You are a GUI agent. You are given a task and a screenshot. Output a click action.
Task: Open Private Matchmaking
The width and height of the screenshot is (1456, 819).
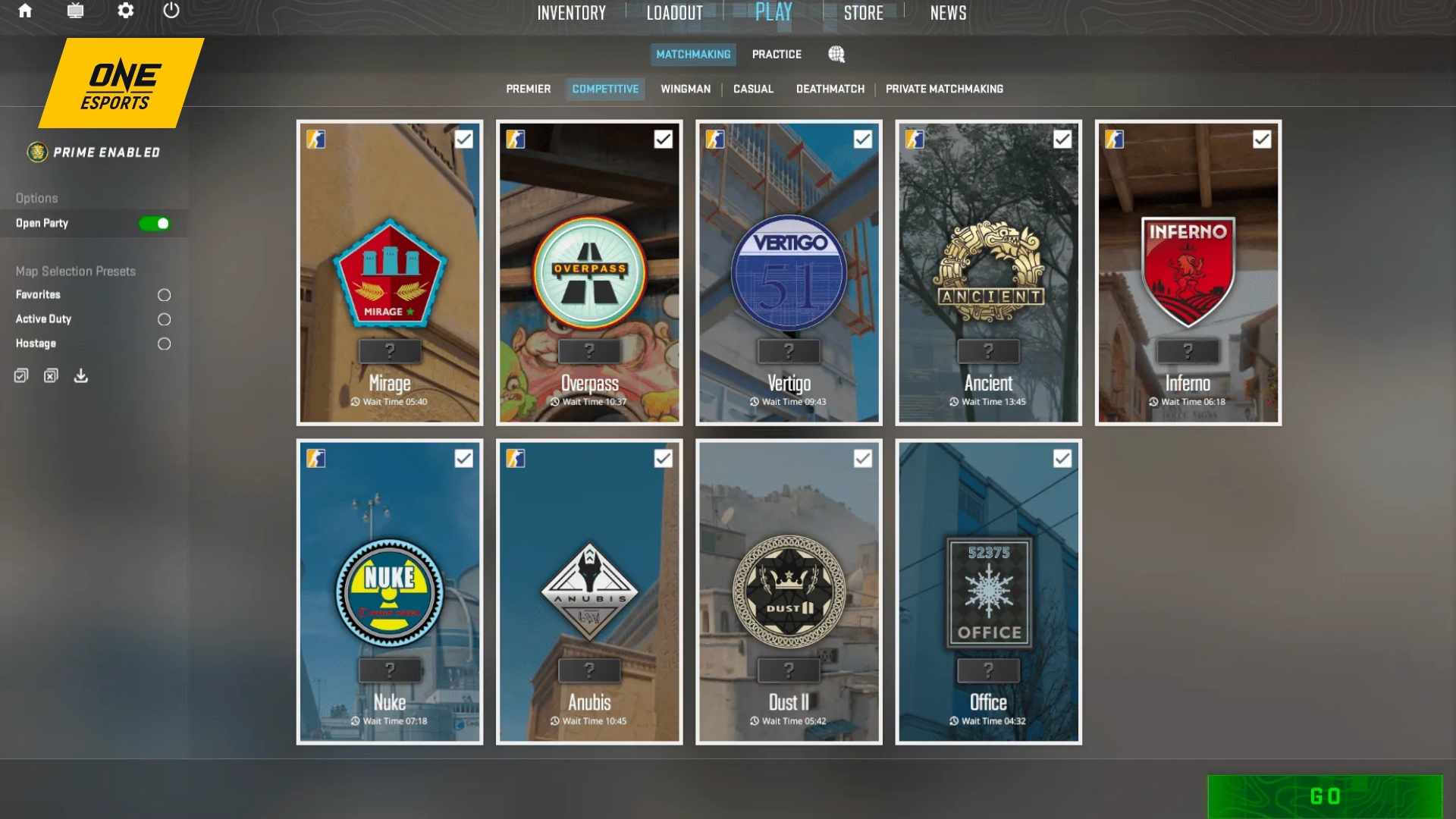point(944,89)
